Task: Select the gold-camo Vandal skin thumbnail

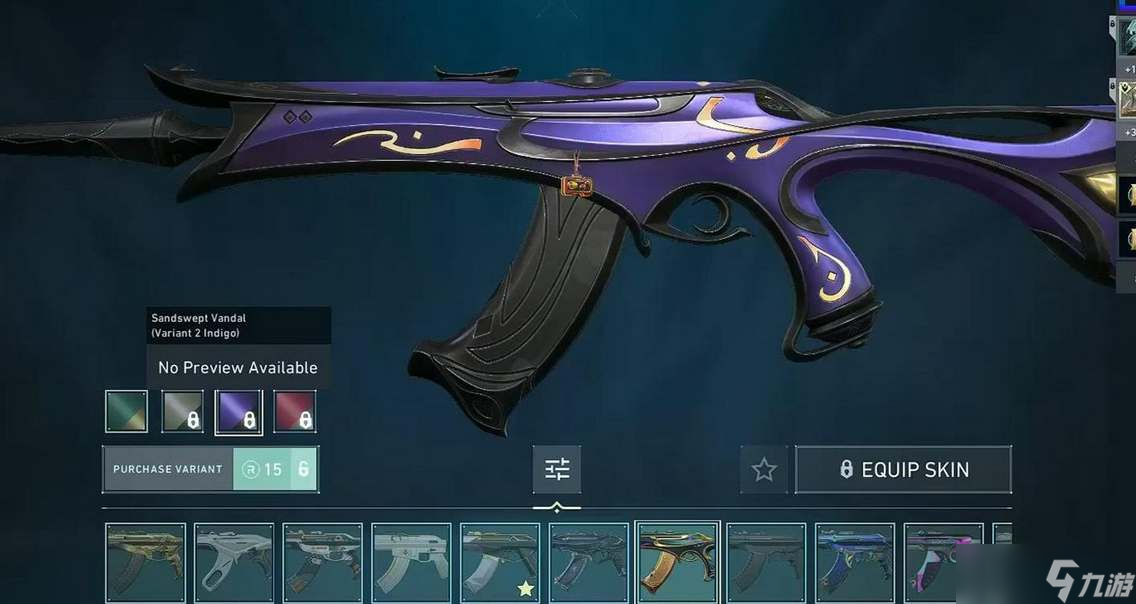Action: (x=146, y=562)
